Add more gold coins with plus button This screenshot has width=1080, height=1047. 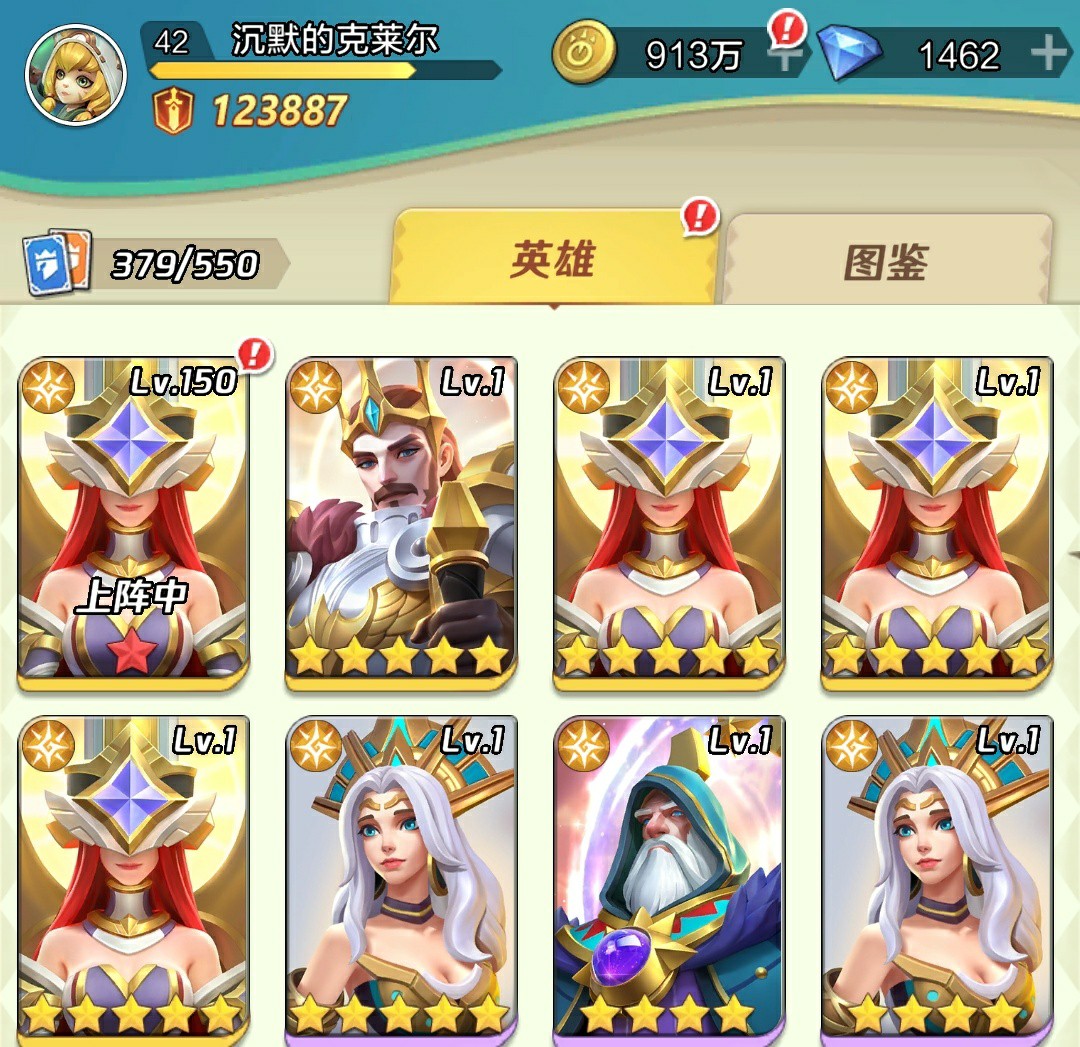787,54
